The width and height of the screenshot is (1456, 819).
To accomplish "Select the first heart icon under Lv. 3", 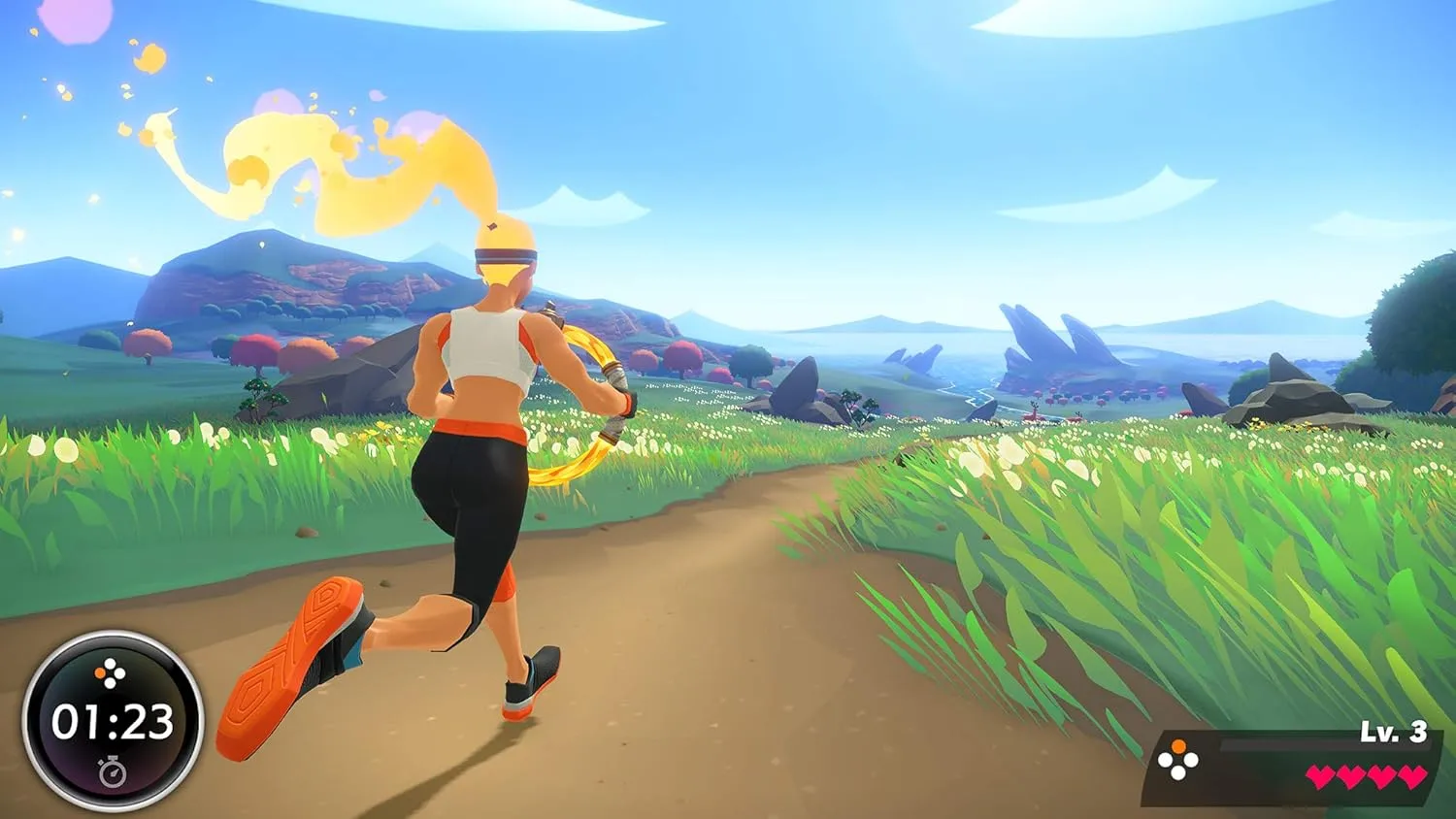I will 1321,776.
